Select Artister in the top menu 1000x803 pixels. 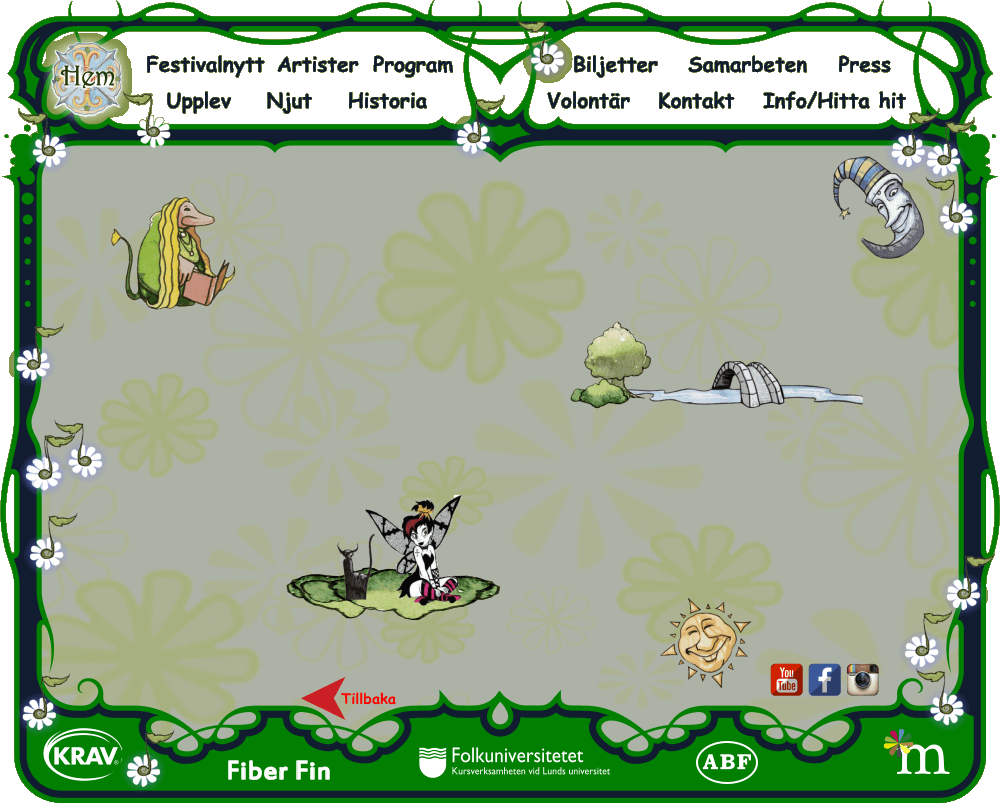(x=317, y=66)
